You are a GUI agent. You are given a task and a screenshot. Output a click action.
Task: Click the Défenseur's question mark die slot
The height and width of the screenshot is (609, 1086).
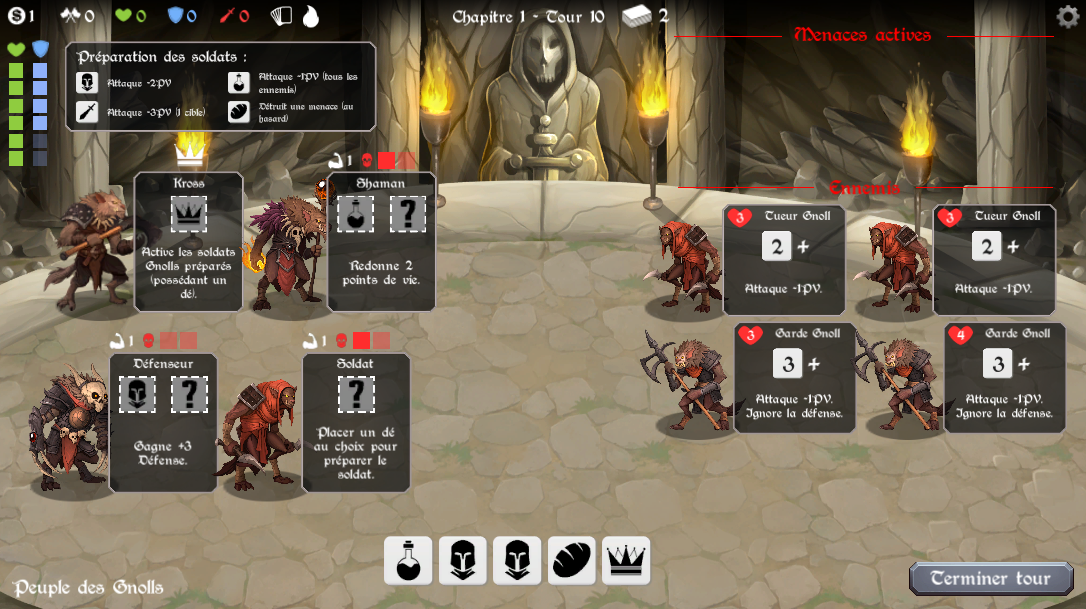point(189,394)
